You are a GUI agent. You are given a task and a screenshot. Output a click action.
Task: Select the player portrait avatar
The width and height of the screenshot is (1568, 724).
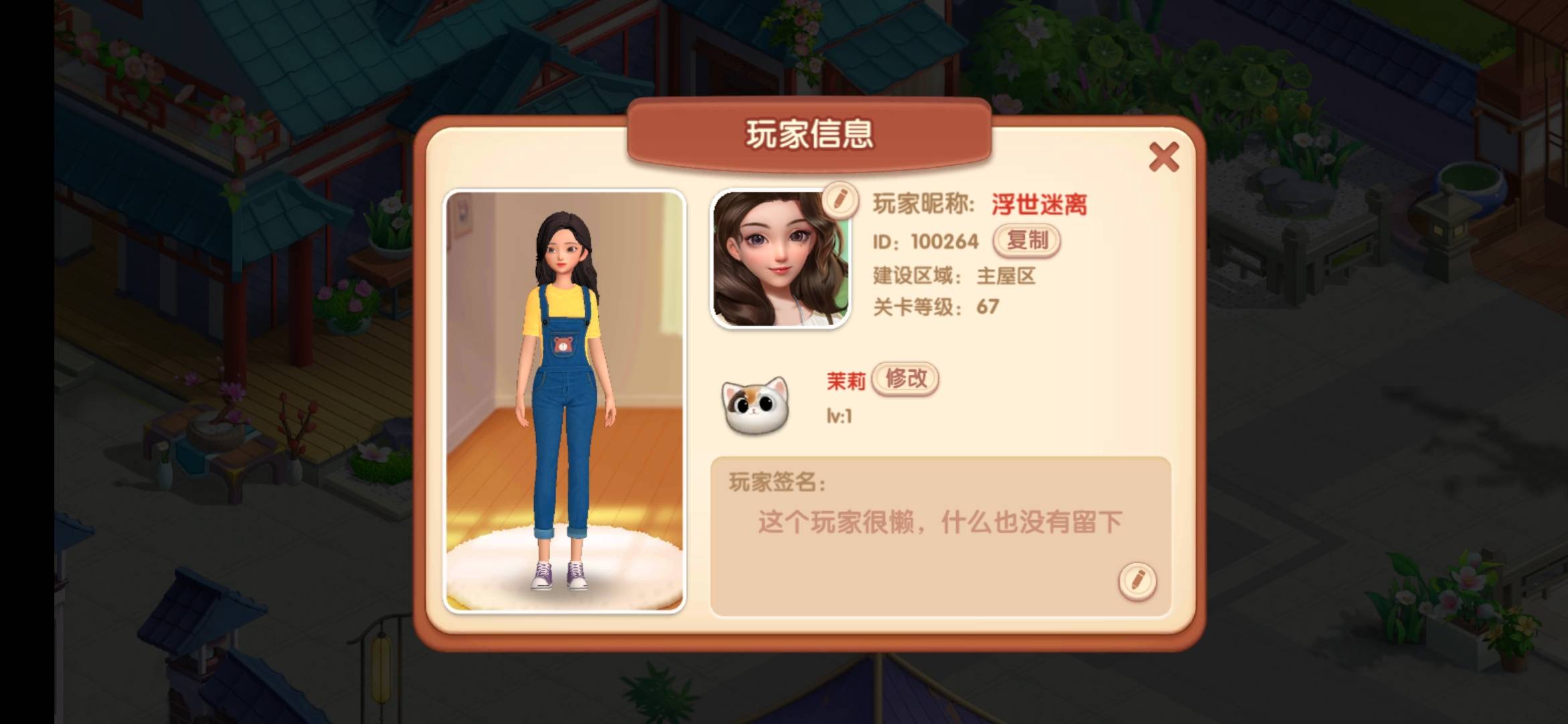[x=780, y=260]
